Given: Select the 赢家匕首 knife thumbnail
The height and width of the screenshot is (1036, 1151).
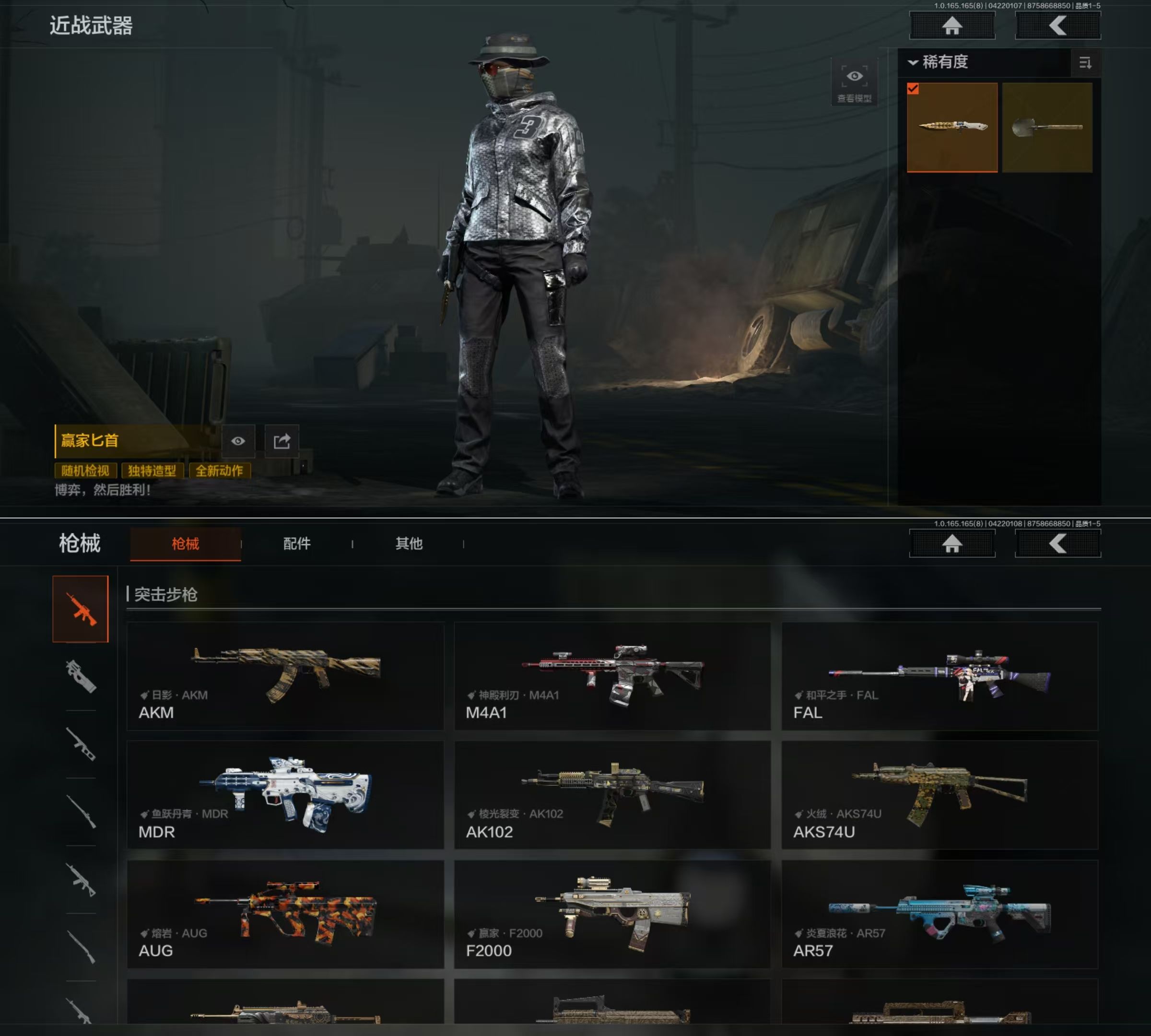Looking at the screenshot, I should pos(952,127).
